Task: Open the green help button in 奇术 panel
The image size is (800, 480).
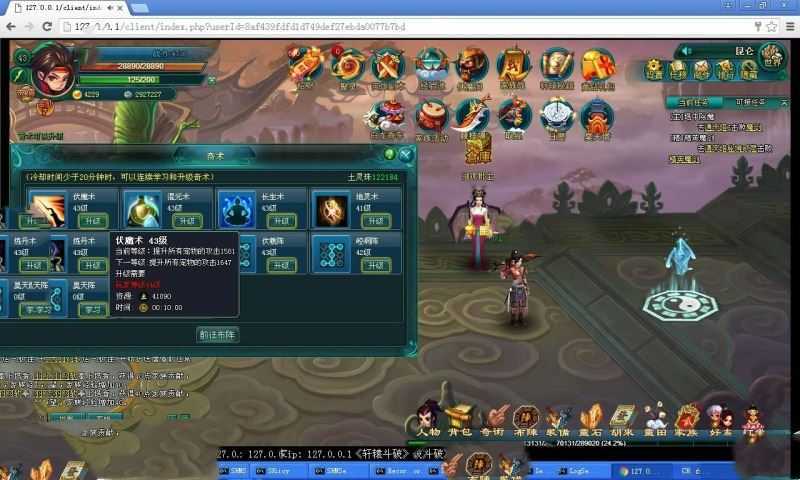Action: pos(389,154)
